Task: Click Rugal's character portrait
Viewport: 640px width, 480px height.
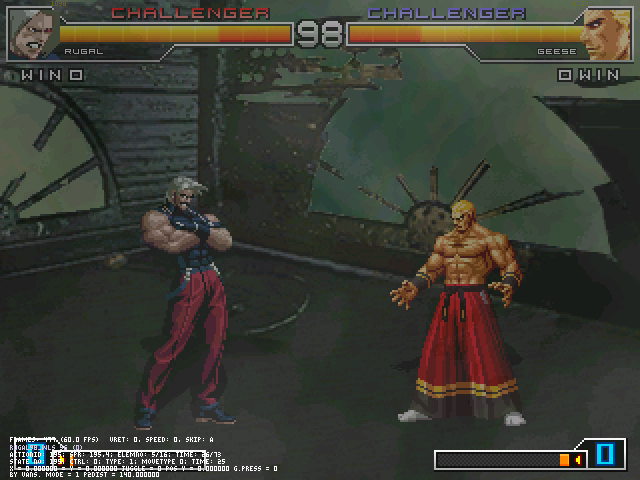Action: click(x=30, y=32)
